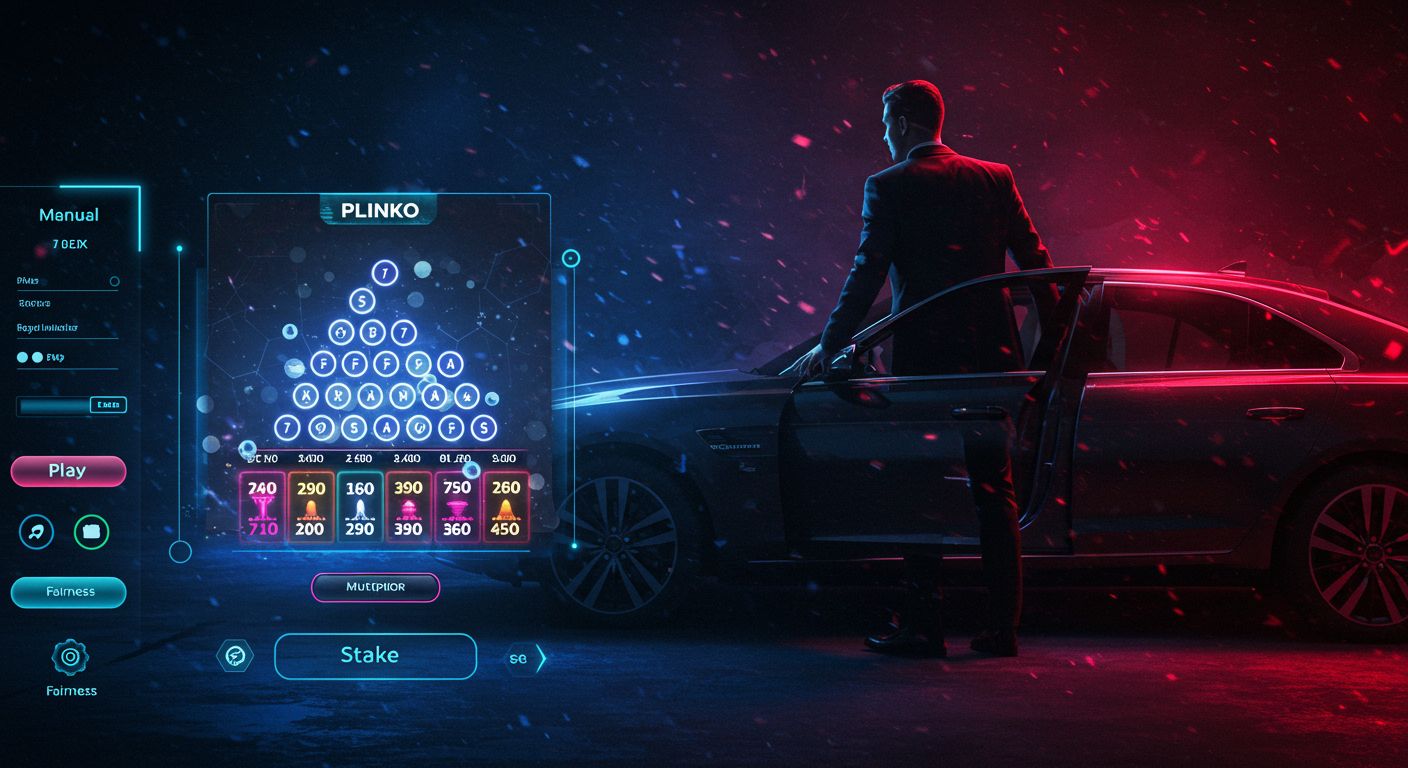Click the circular knob on the left vertical slider
This screenshot has height=768, width=1408.
point(180,551)
